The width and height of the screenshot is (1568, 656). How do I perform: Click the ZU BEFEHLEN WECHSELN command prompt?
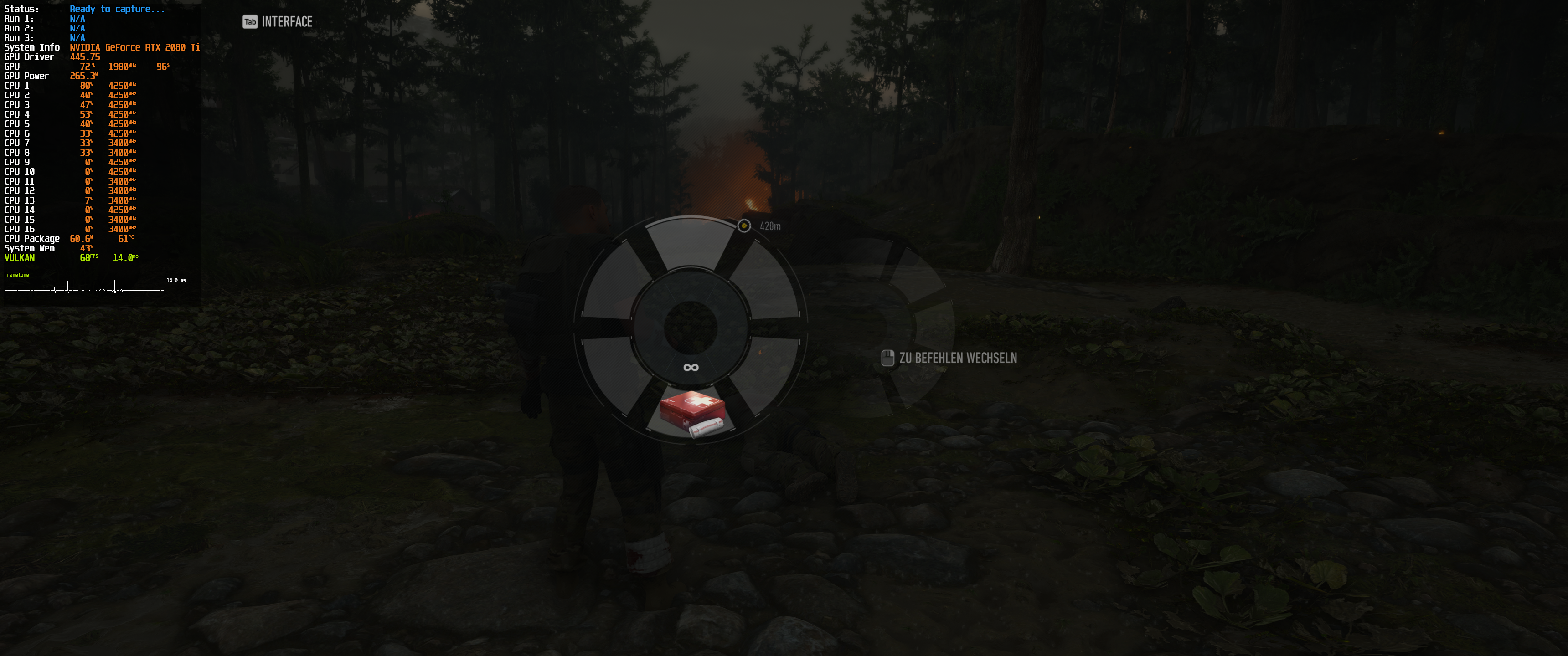pos(959,358)
